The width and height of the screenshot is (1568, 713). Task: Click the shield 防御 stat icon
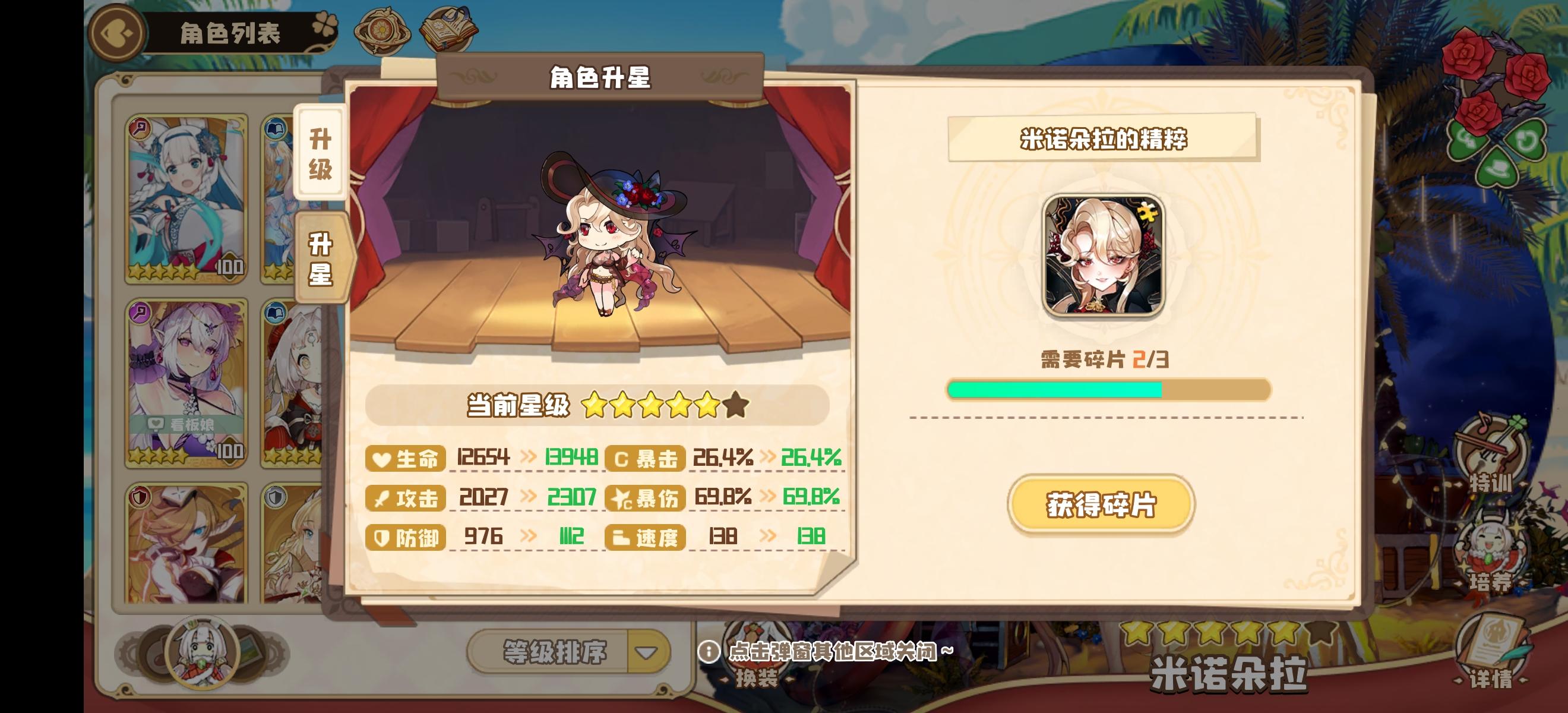(x=381, y=538)
